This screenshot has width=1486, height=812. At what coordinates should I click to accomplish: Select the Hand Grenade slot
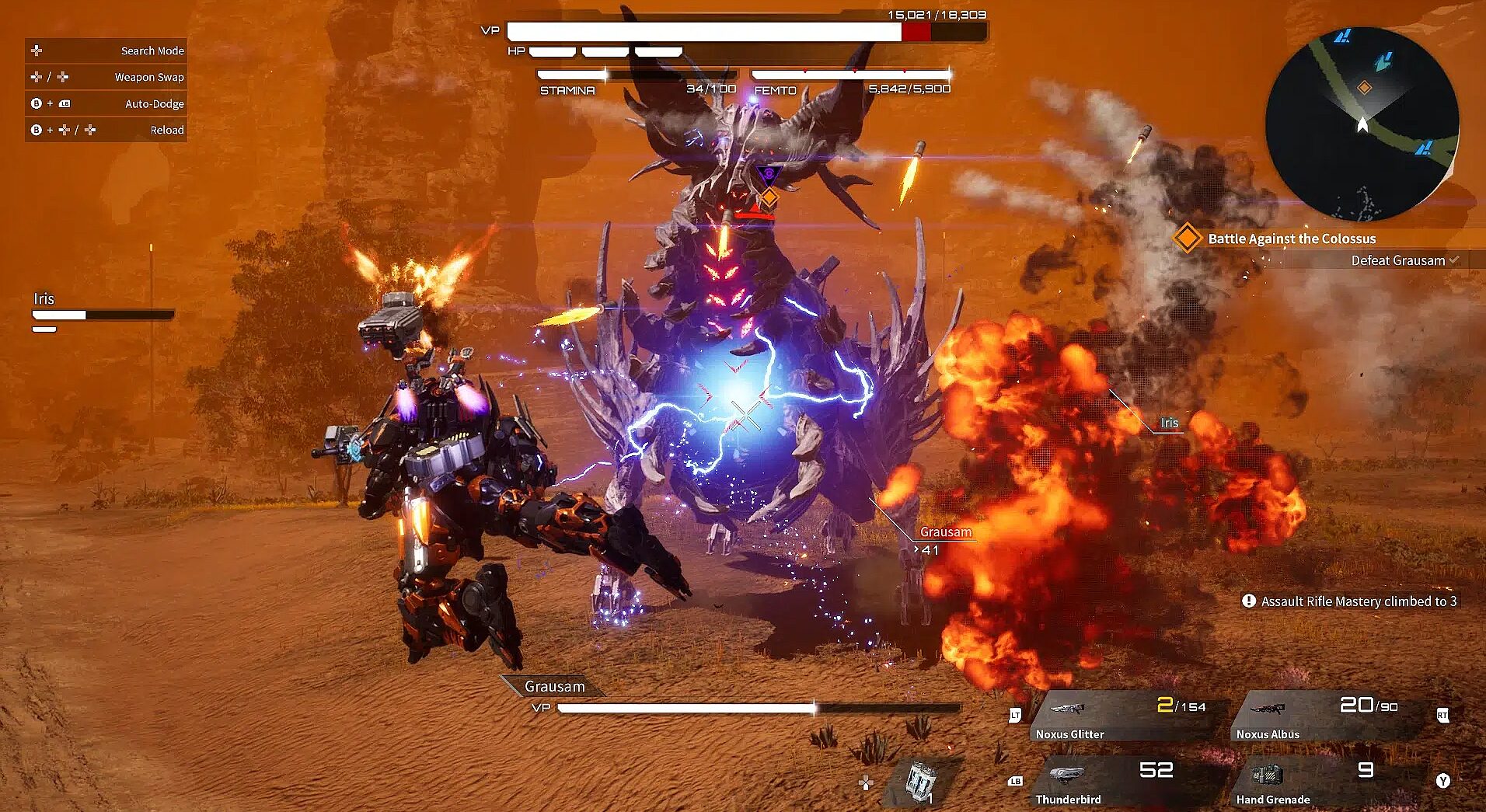(x=1331, y=782)
